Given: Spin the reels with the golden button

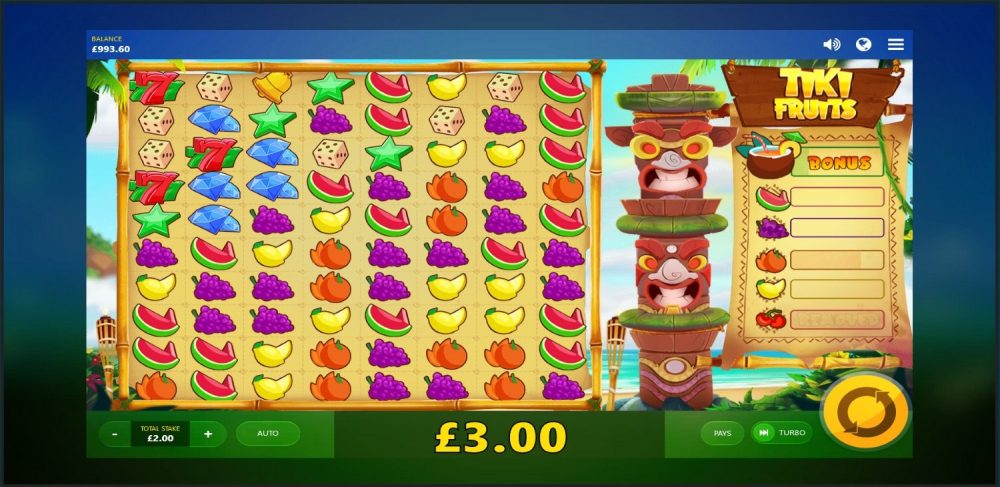Looking at the screenshot, I should [x=865, y=412].
